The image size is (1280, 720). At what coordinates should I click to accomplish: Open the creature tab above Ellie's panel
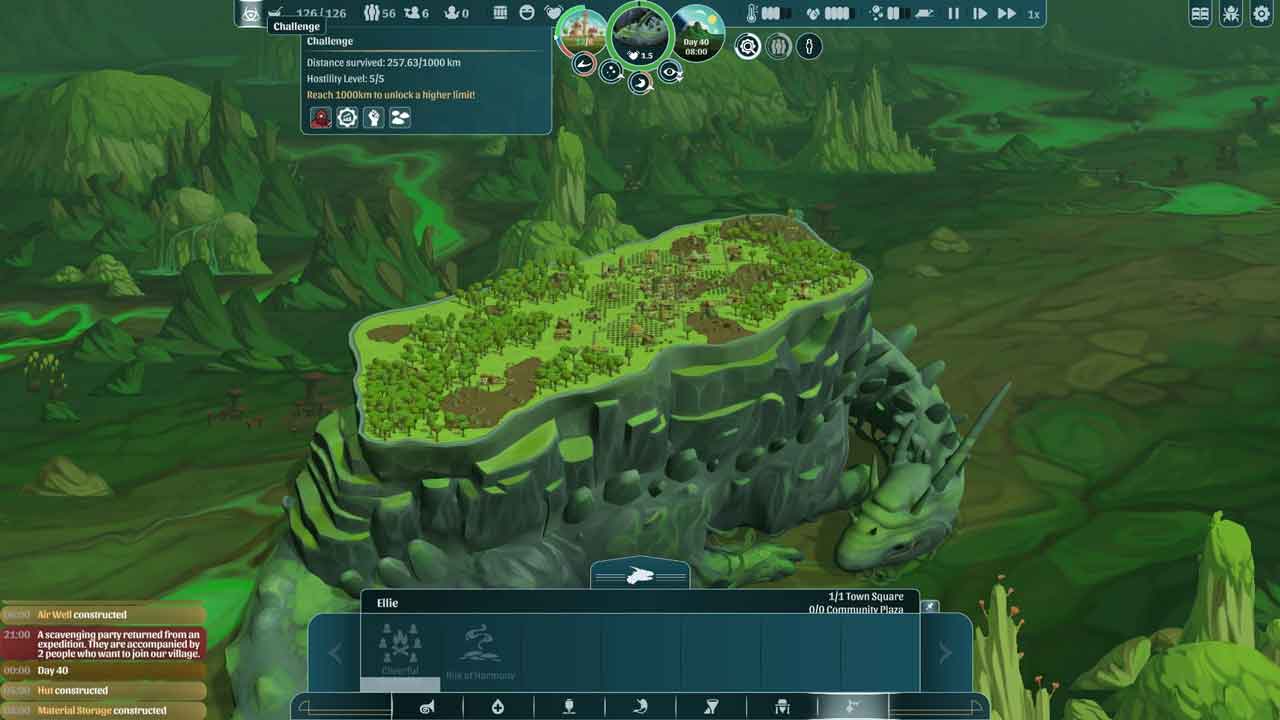640,575
